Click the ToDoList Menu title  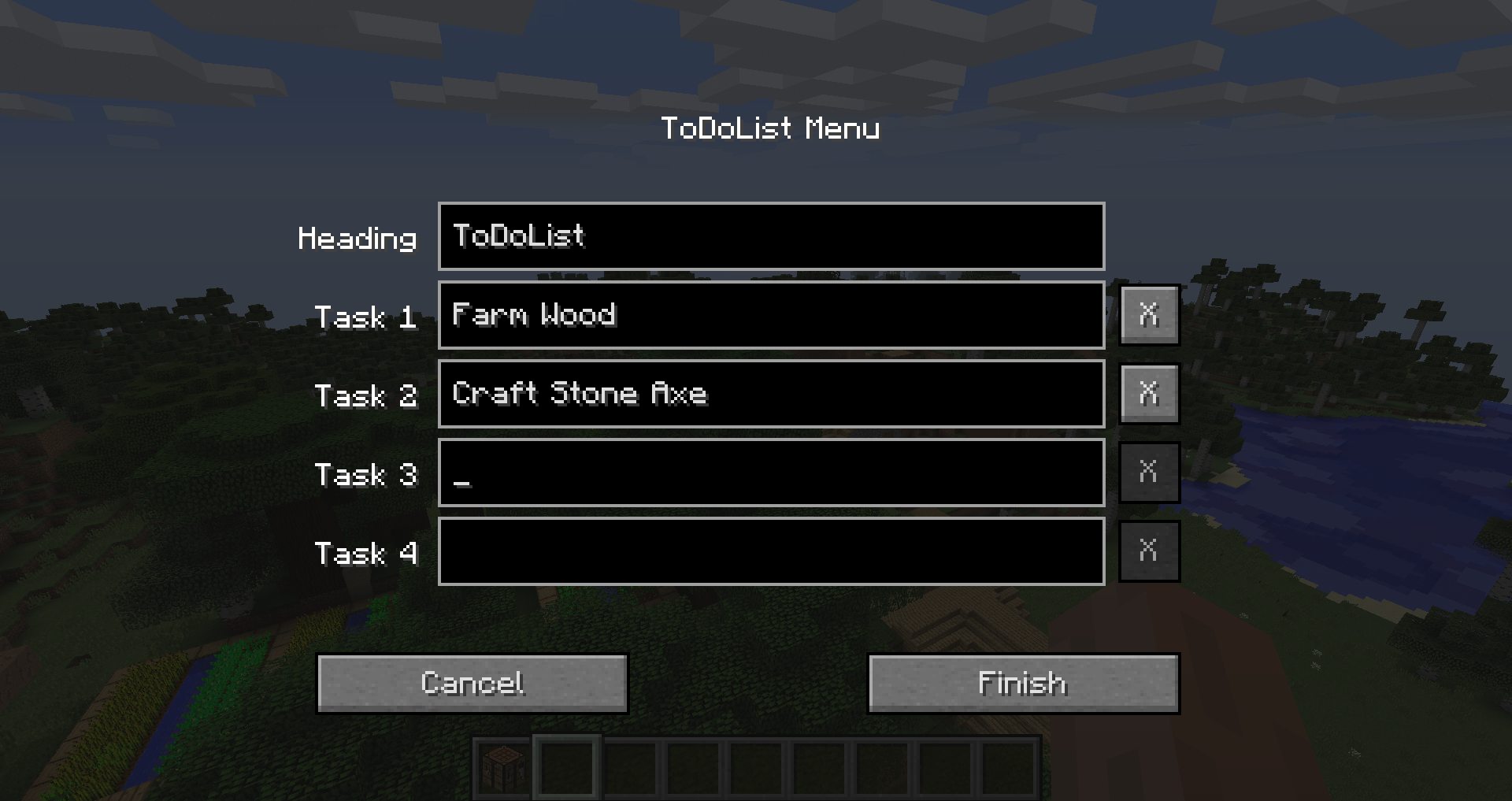tap(771, 128)
